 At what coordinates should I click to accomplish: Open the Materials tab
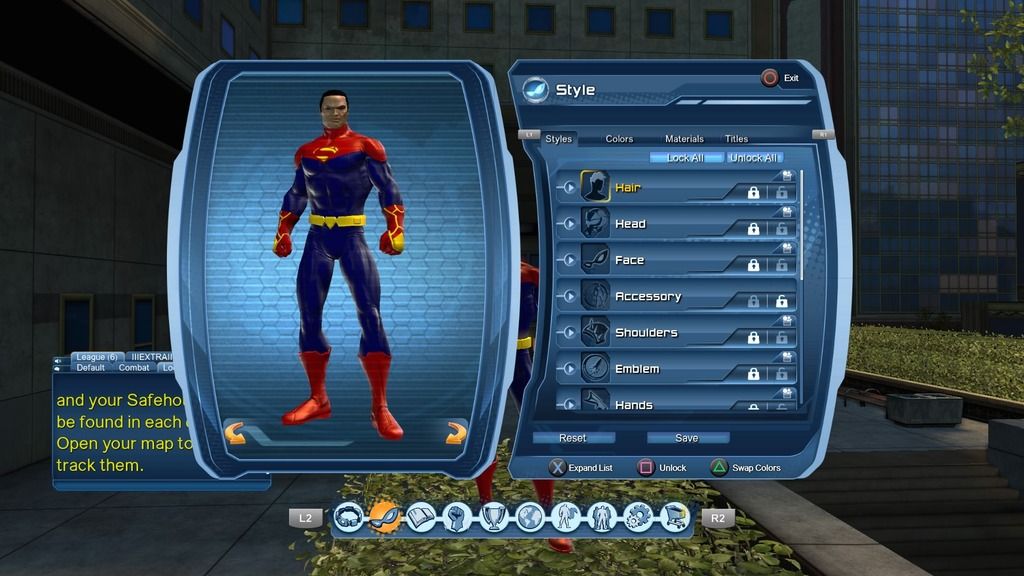[684, 139]
